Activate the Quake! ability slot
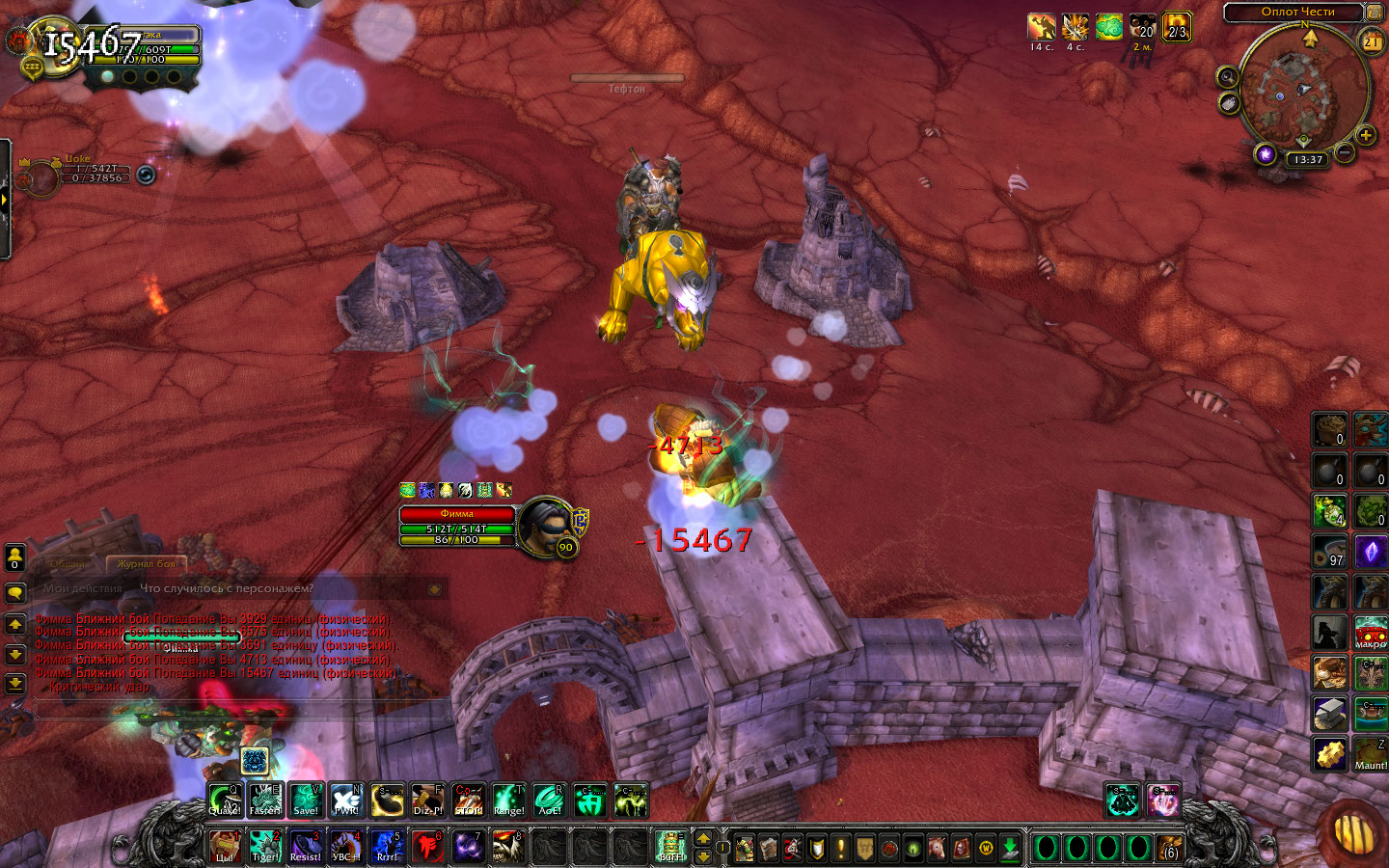1389x868 pixels. click(x=226, y=800)
